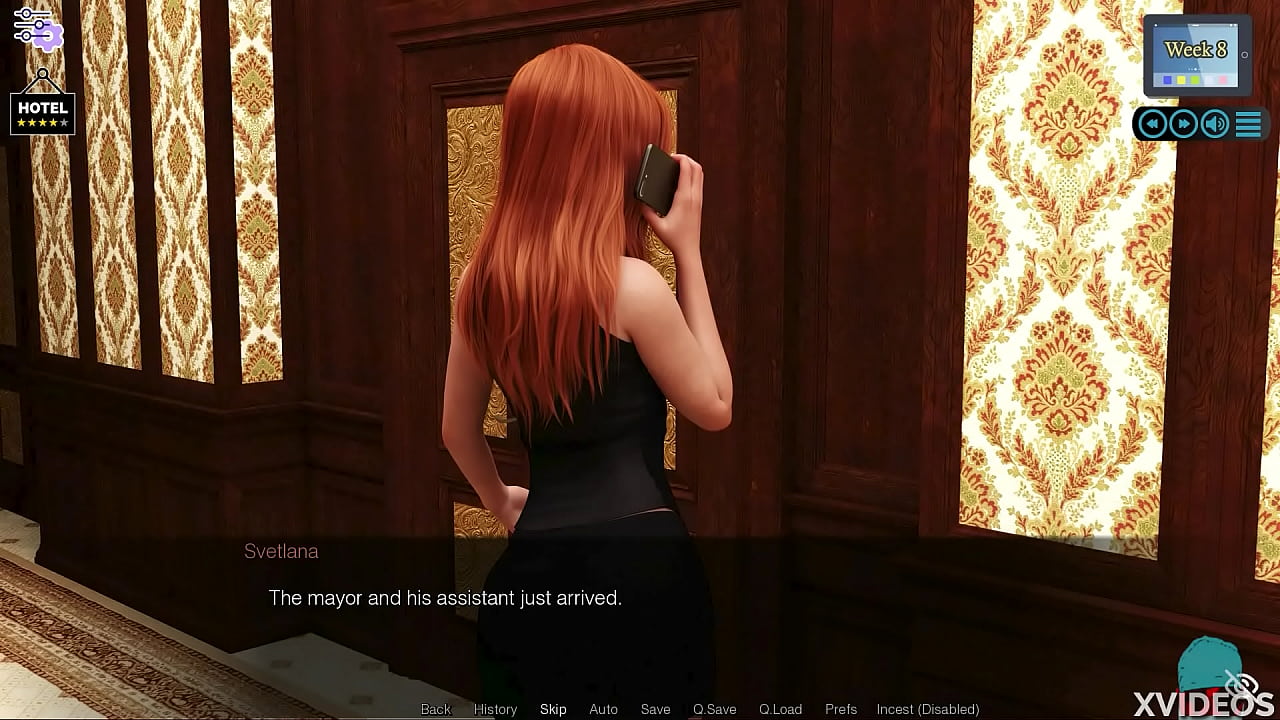Click the fast-forward button in the media bar
The image size is (1280, 720).
coord(1183,123)
